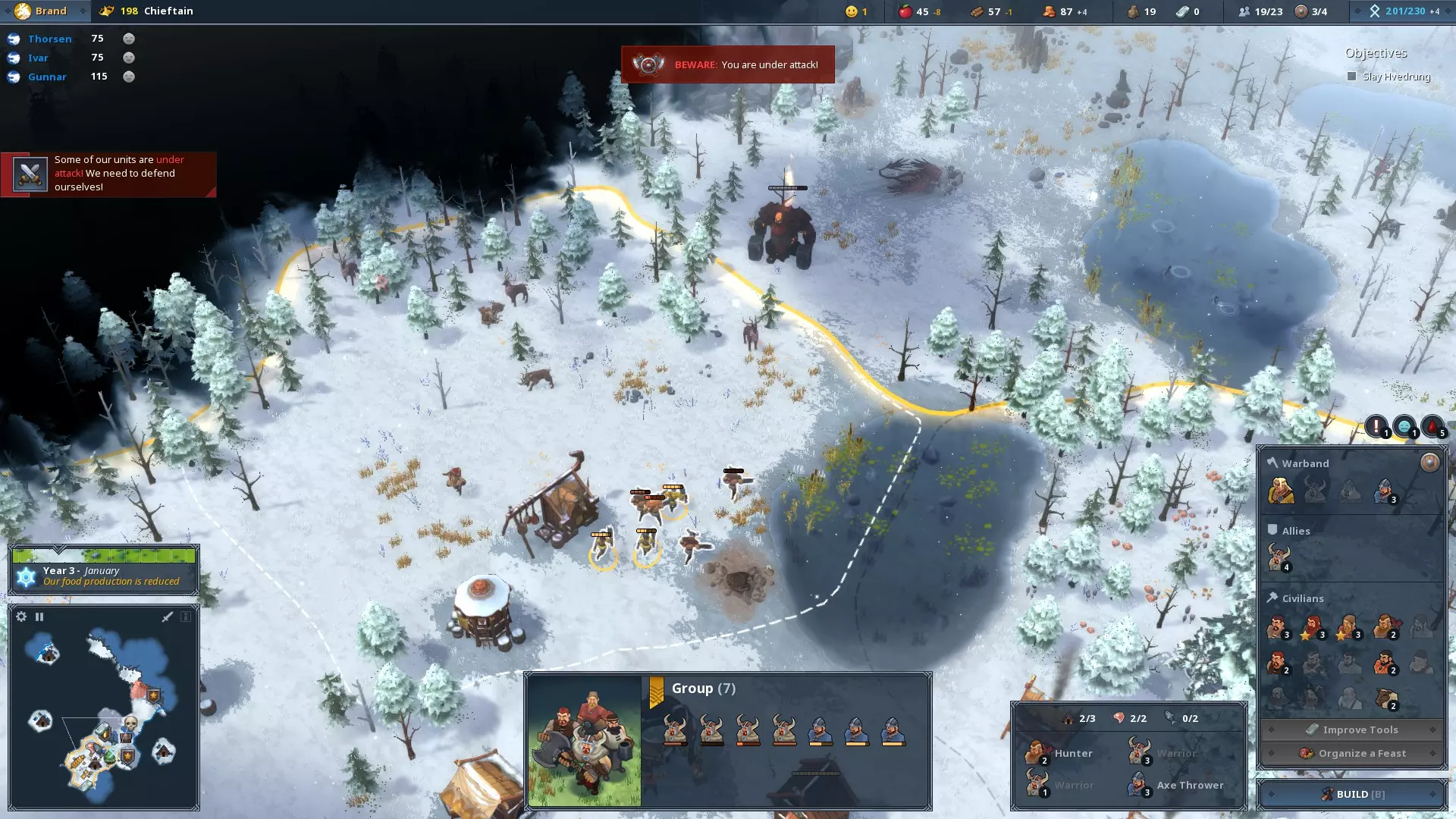Click the round shield button in Warband

1429,463
